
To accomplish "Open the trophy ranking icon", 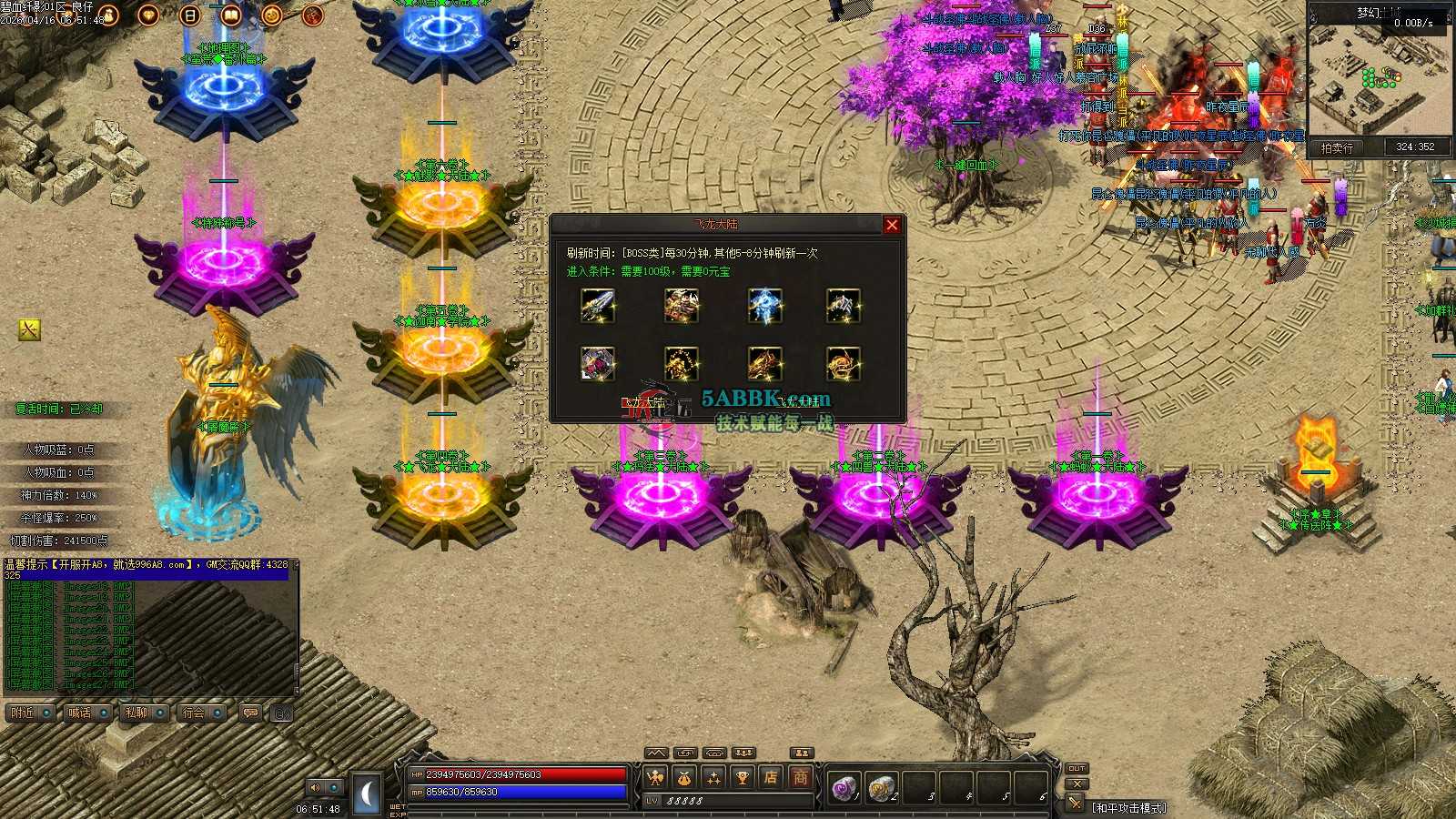I will pos(743,777).
